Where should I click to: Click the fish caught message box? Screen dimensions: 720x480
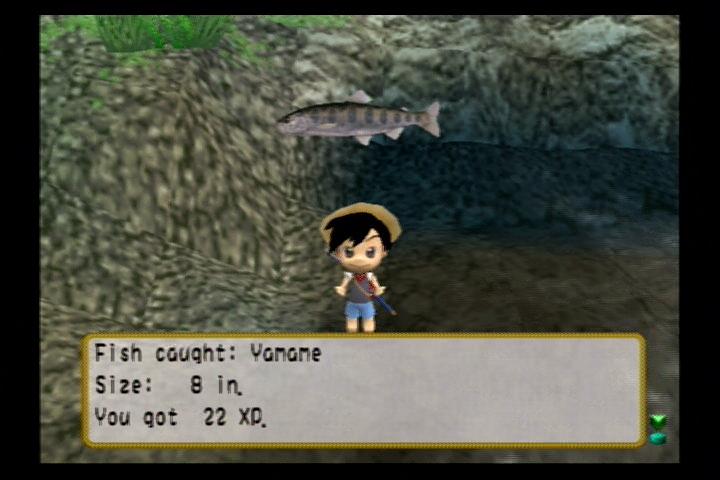pyautogui.click(x=363, y=390)
